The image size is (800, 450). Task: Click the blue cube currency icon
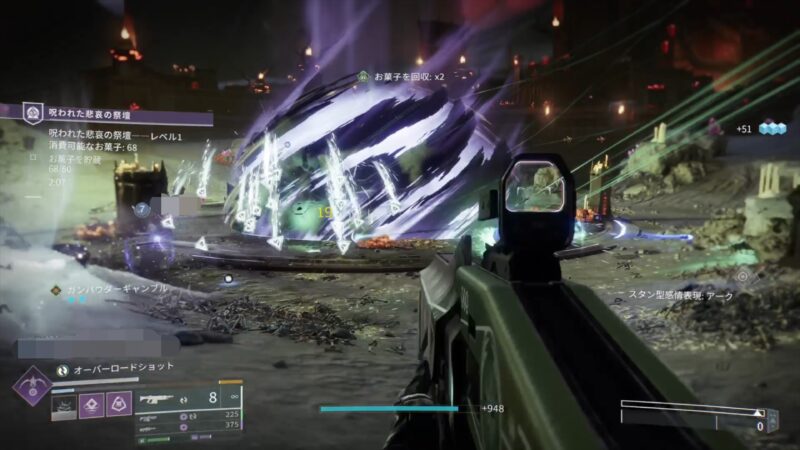[x=773, y=128]
